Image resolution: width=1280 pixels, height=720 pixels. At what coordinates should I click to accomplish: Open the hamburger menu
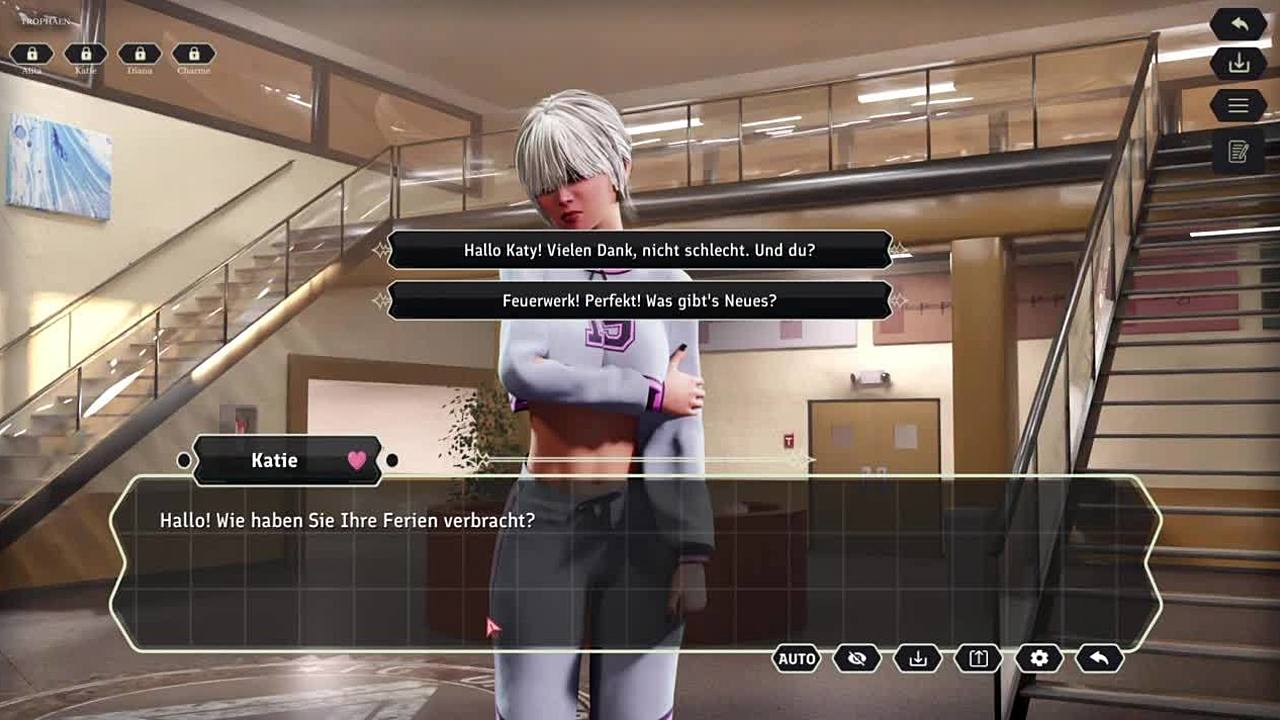[1238, 105]
